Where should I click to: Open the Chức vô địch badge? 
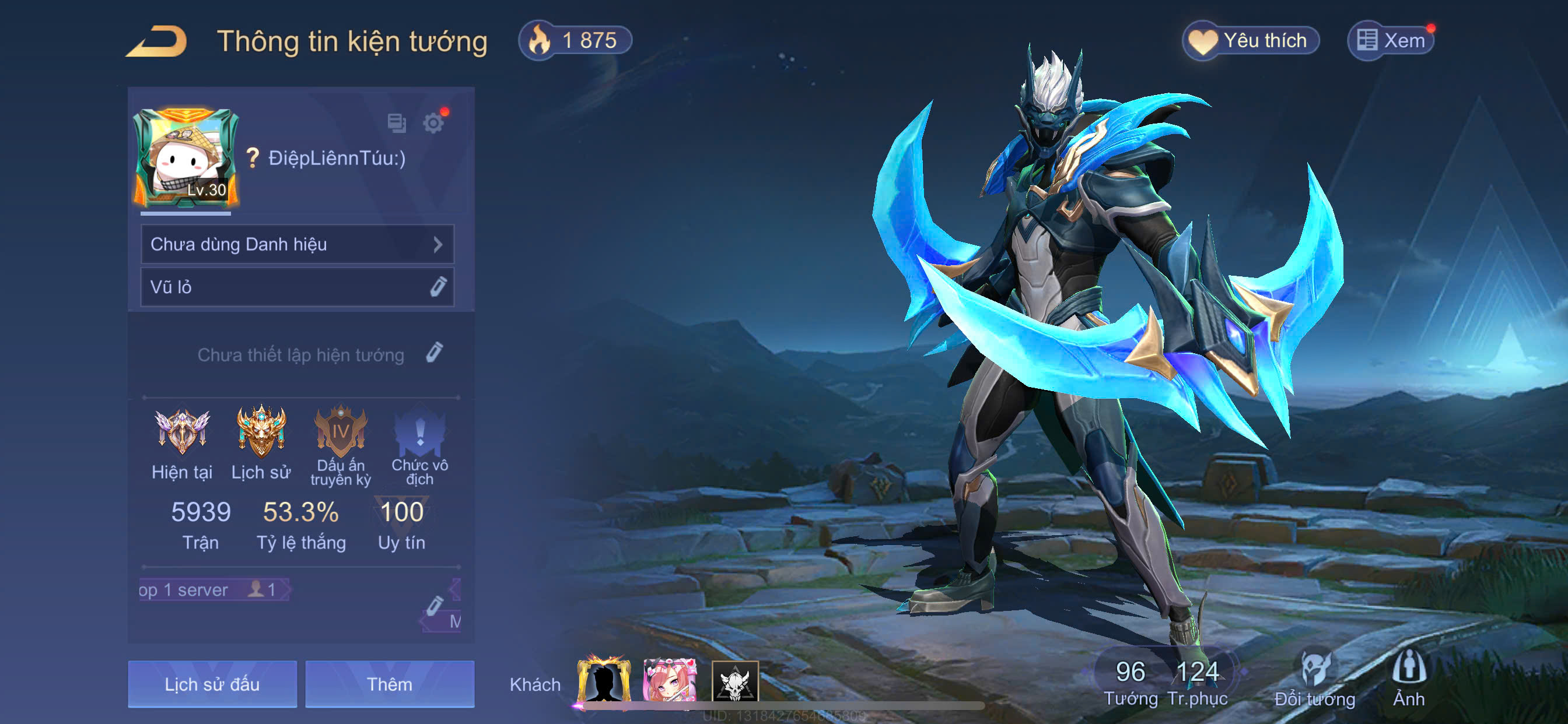(x=419, y=433)
